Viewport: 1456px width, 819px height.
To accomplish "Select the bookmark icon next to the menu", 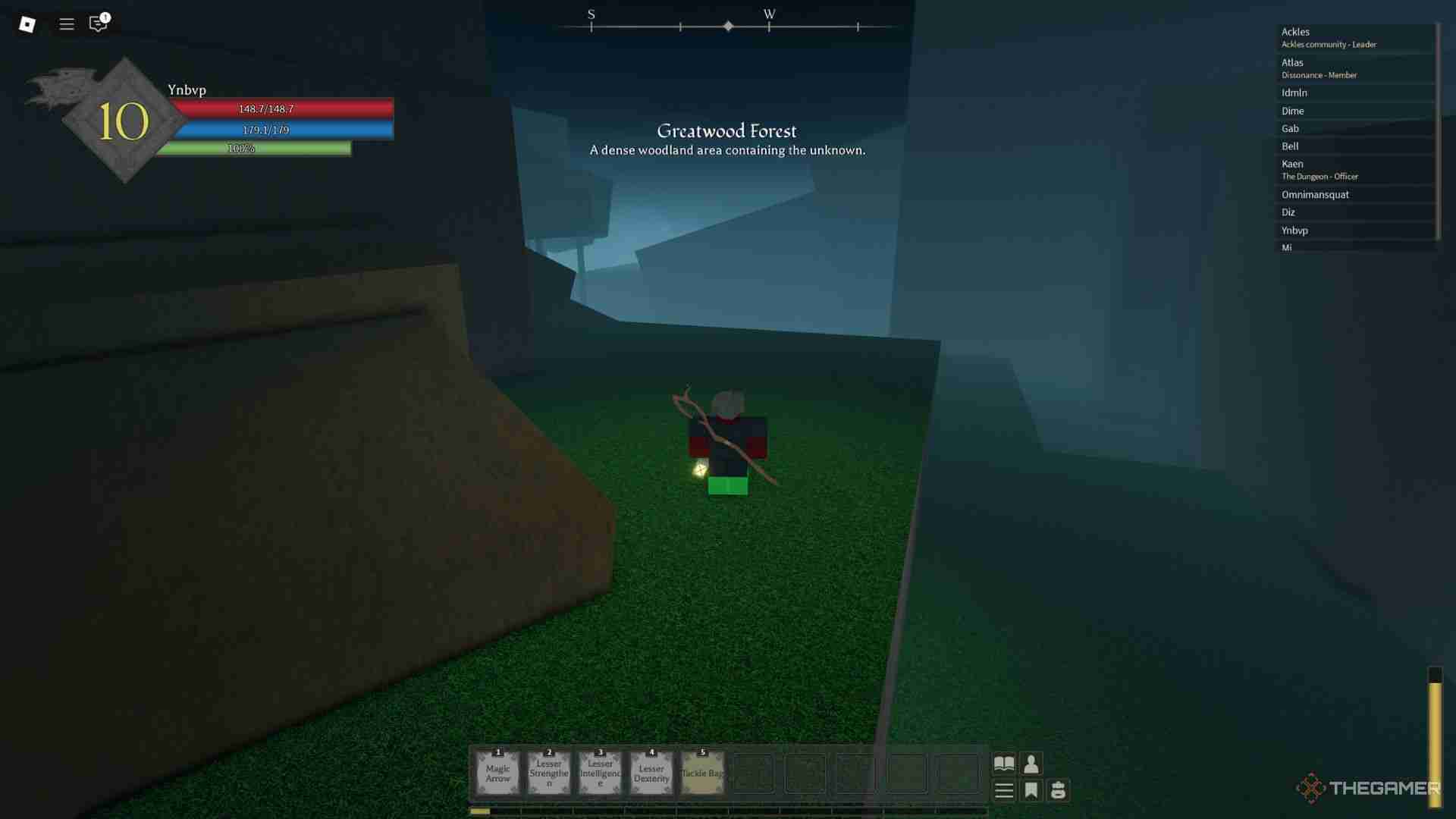I will coord(1031,789).
